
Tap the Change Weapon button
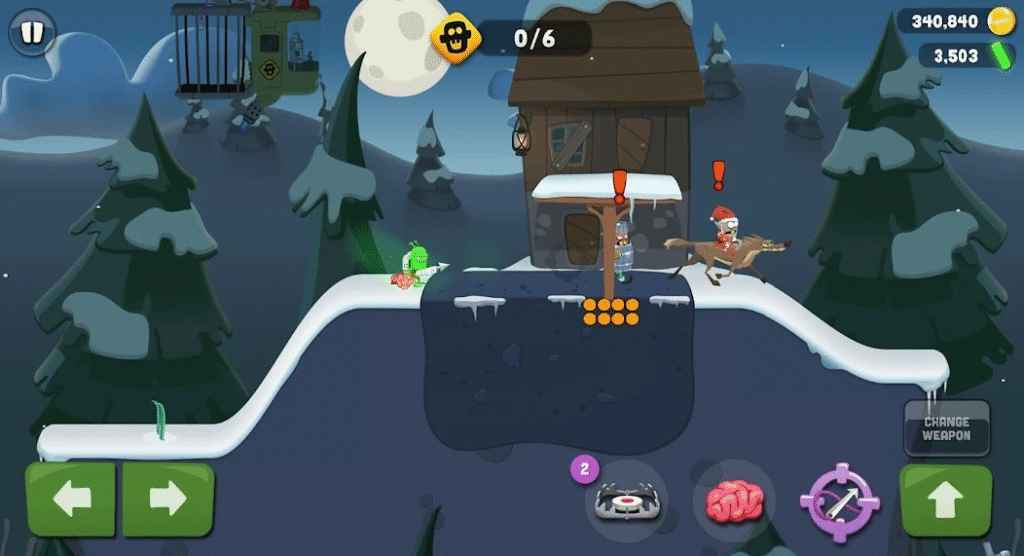point(946,428)
